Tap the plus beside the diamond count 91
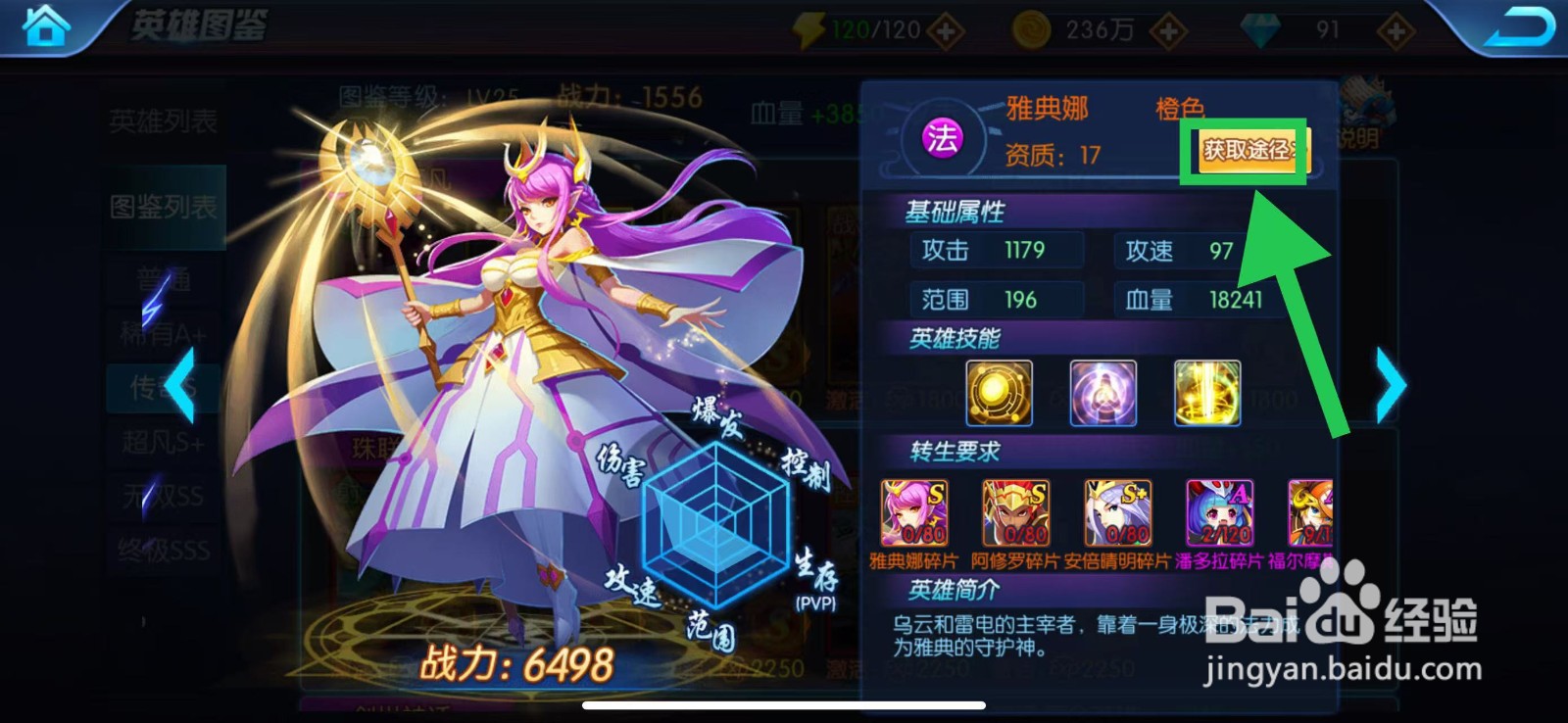 tap(1393, 28)
